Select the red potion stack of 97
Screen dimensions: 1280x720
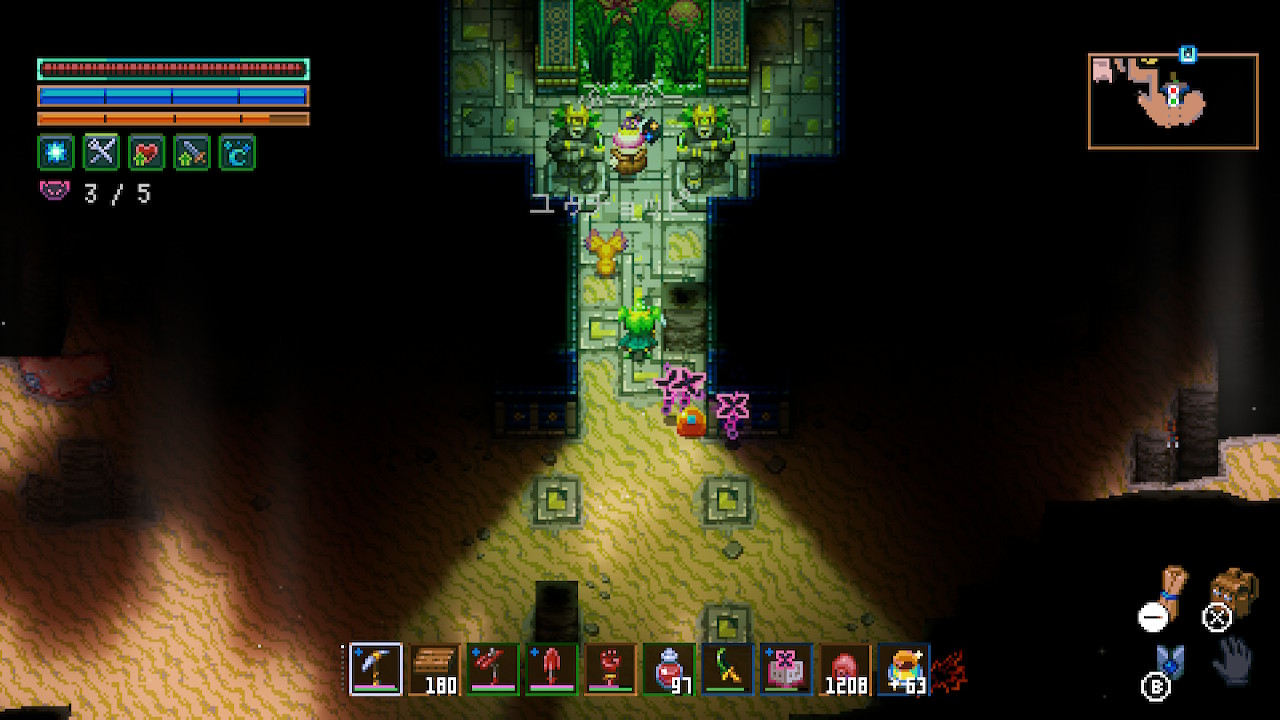pyautogui.click(x=668, y=668)
